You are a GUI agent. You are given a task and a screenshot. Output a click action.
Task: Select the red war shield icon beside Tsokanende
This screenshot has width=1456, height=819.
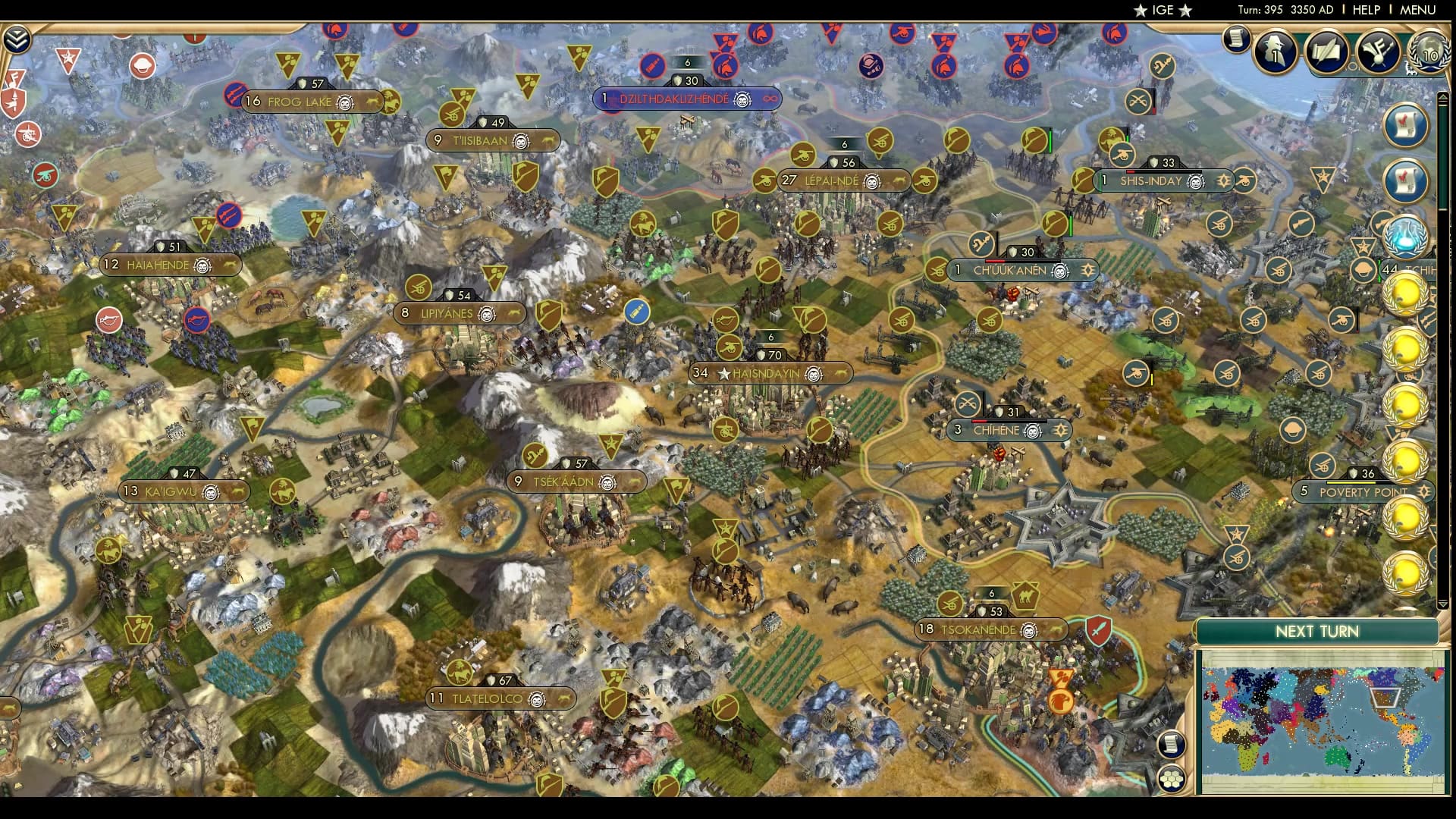pyautogui.click(x=1097, y=629)
